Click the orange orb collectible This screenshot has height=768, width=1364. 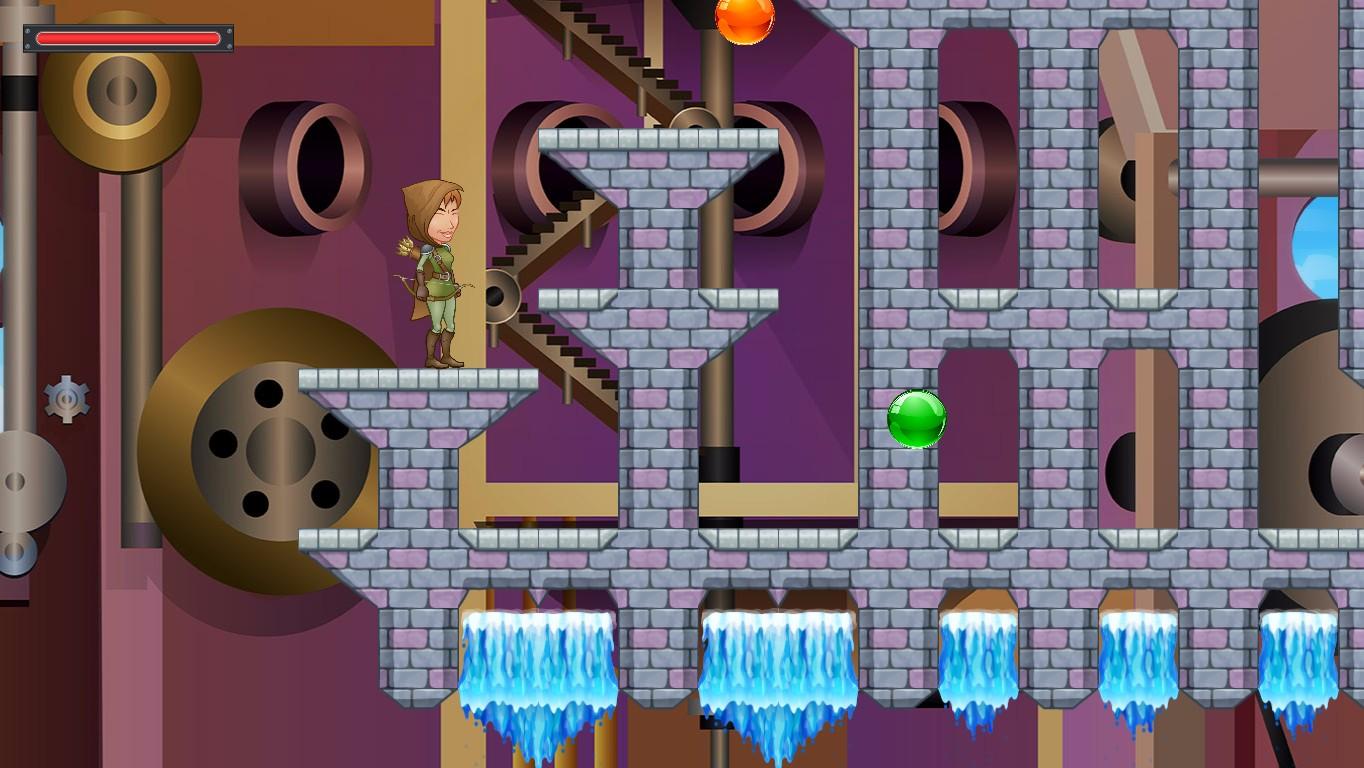point(746,18)
